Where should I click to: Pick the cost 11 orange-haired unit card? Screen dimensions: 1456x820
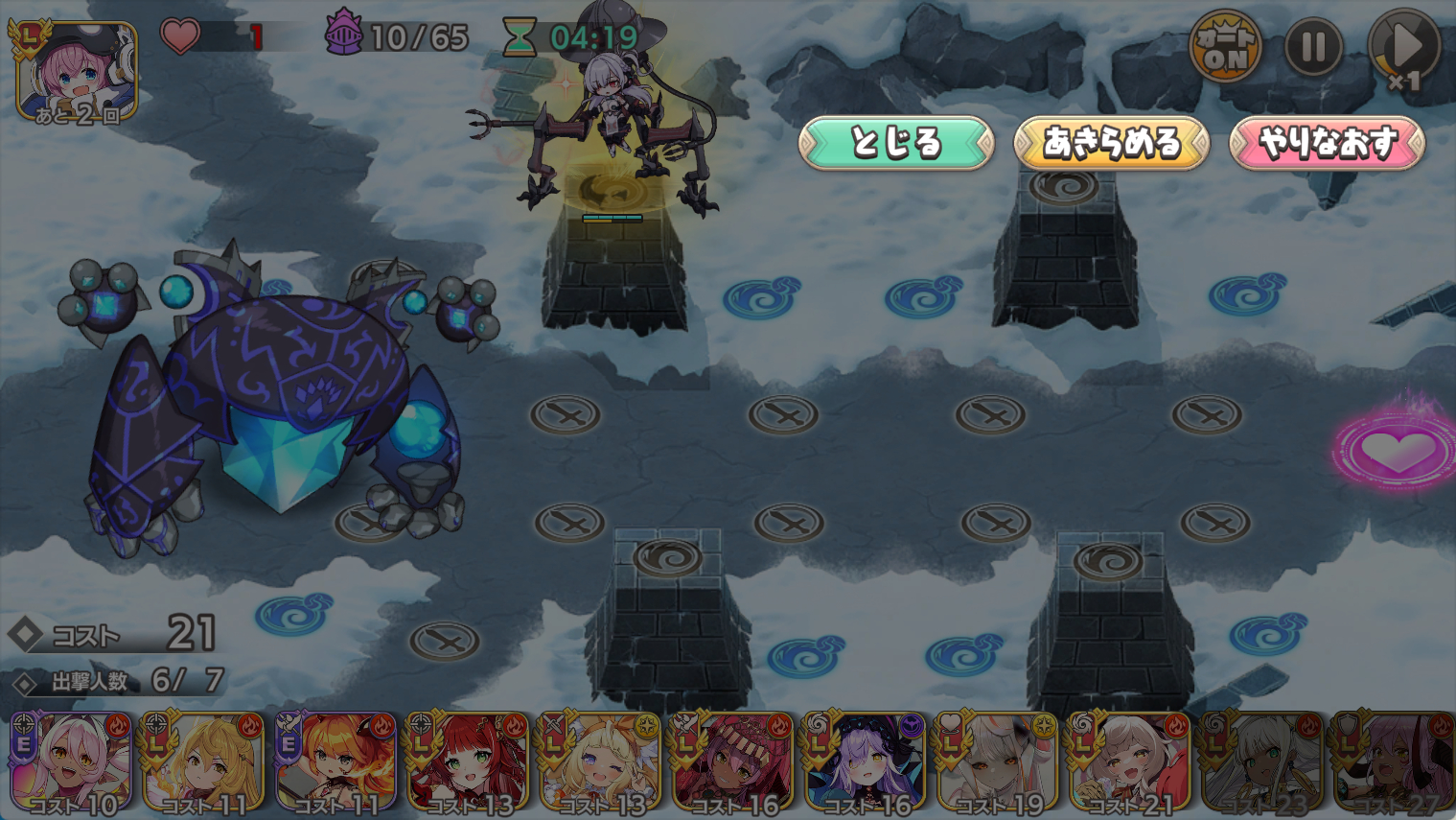(x=335, y=764)
